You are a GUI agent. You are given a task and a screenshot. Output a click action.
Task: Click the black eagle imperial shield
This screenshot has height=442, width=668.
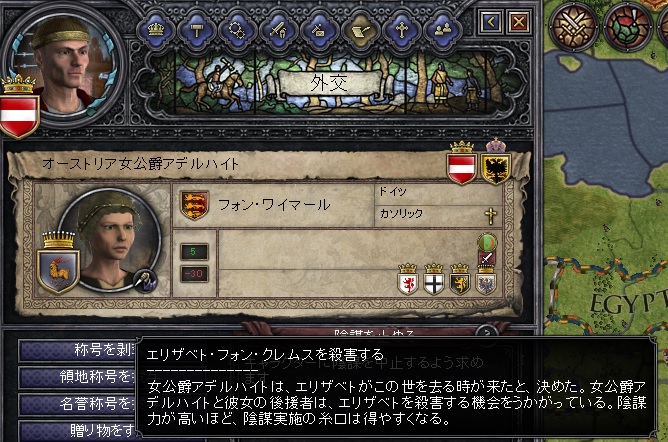point(496,163)
